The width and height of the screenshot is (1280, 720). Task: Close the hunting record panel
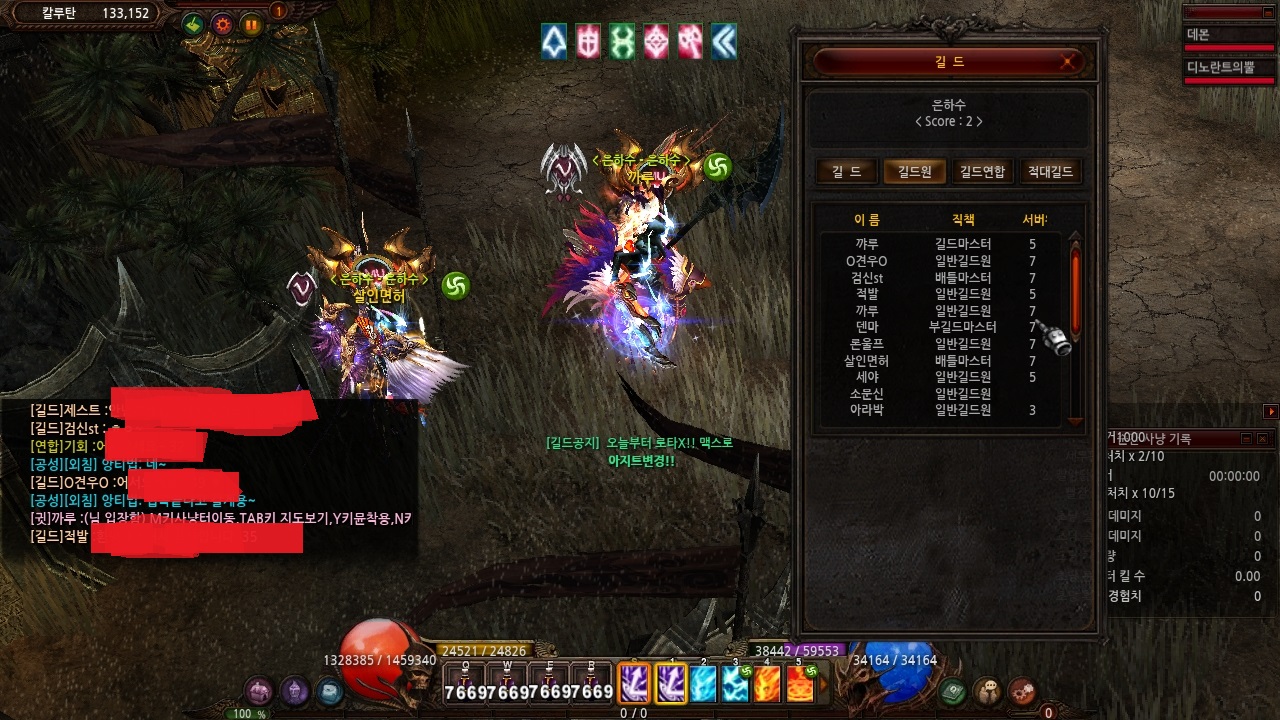[x=1264, y=439]
